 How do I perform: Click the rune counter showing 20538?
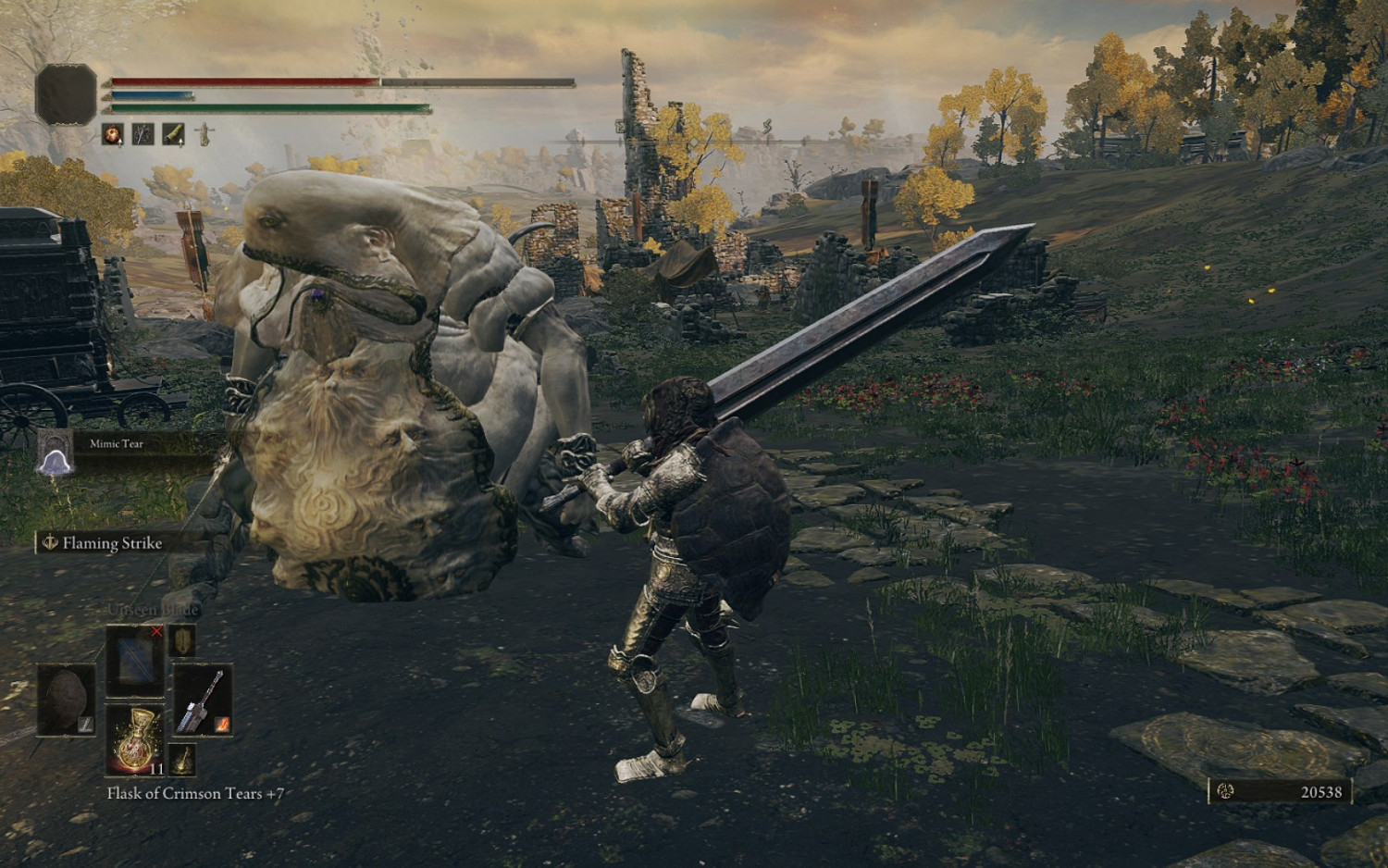point(1281,791)
